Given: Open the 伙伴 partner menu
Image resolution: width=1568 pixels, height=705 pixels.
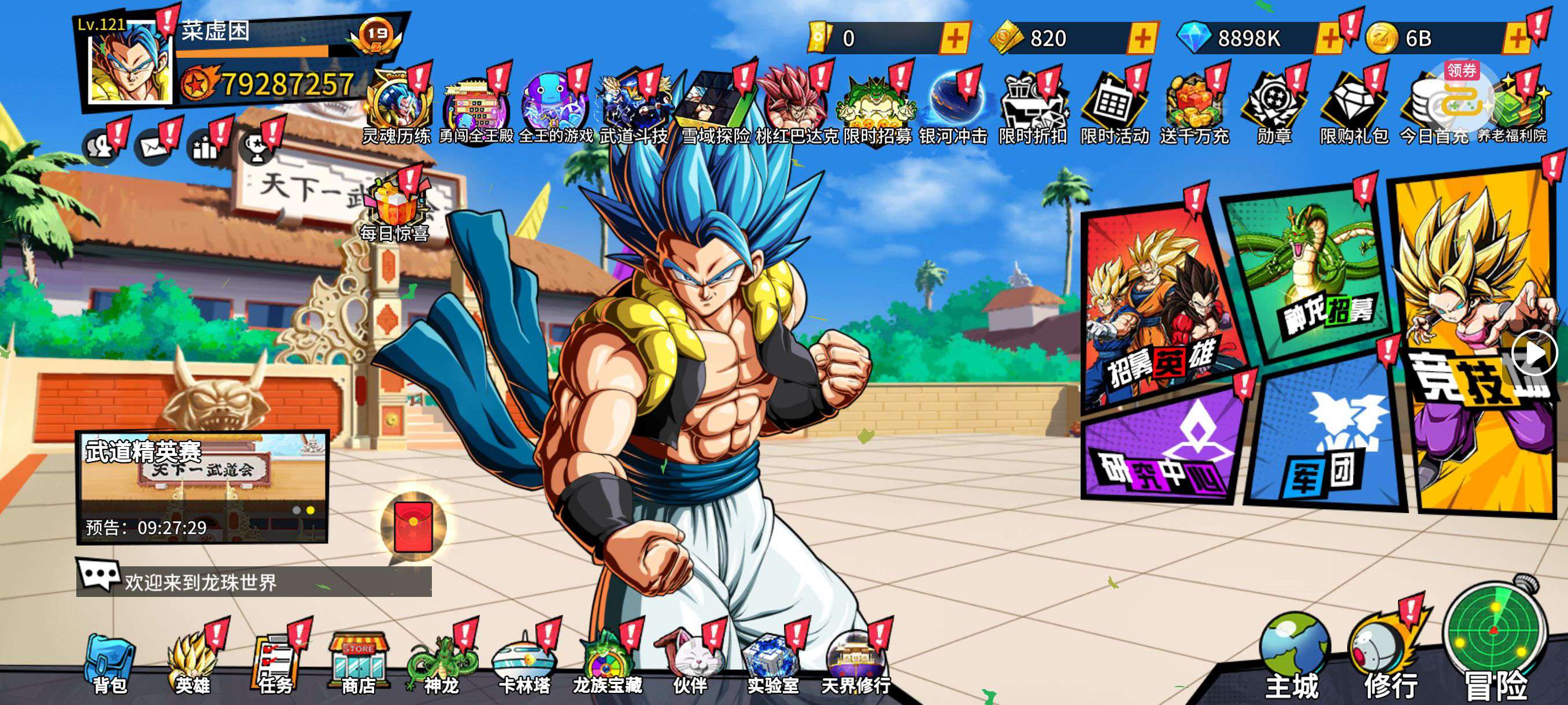Looking at the screenshot, I should click(690, 664).
